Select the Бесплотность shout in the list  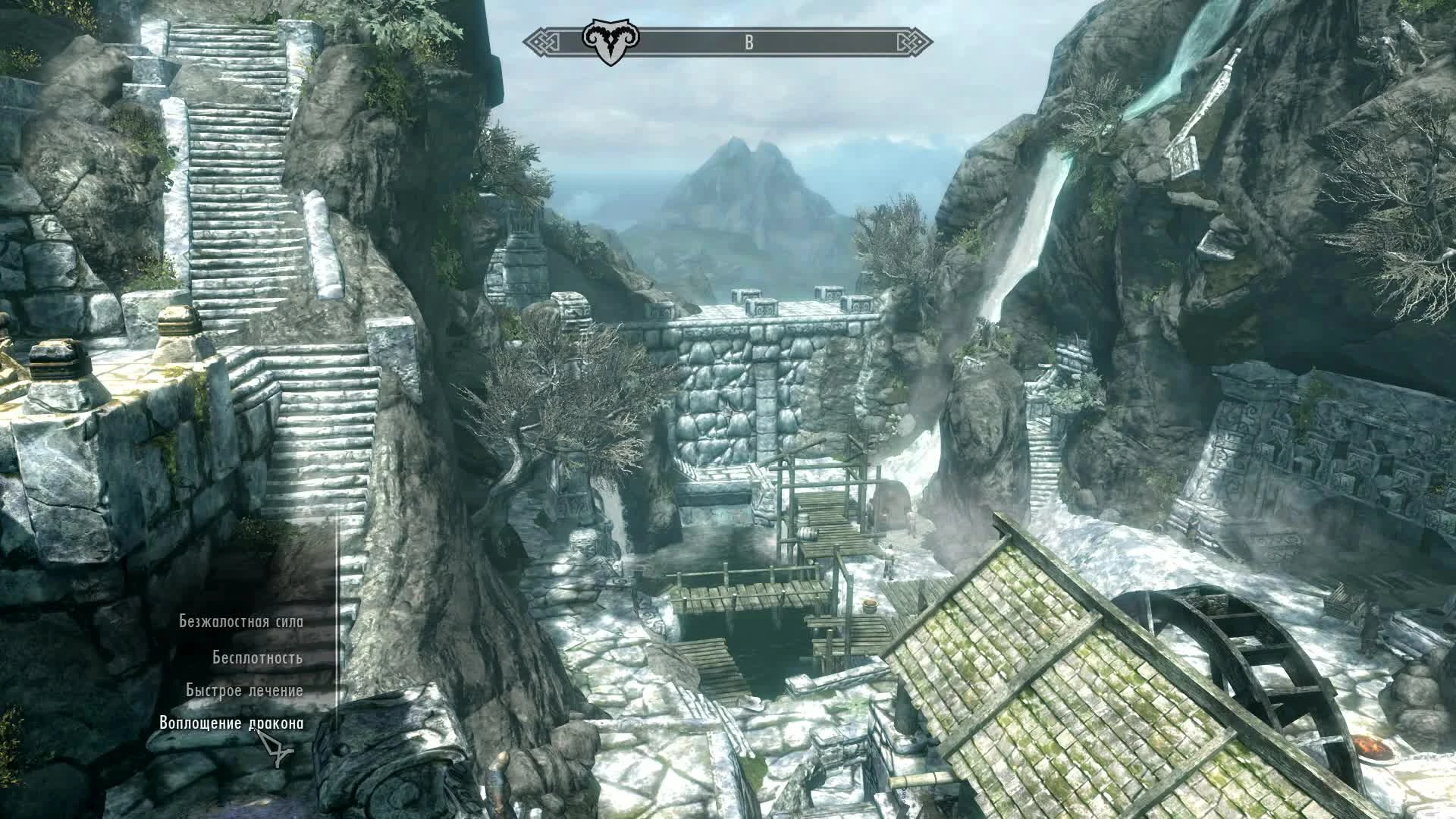point(259,658)
